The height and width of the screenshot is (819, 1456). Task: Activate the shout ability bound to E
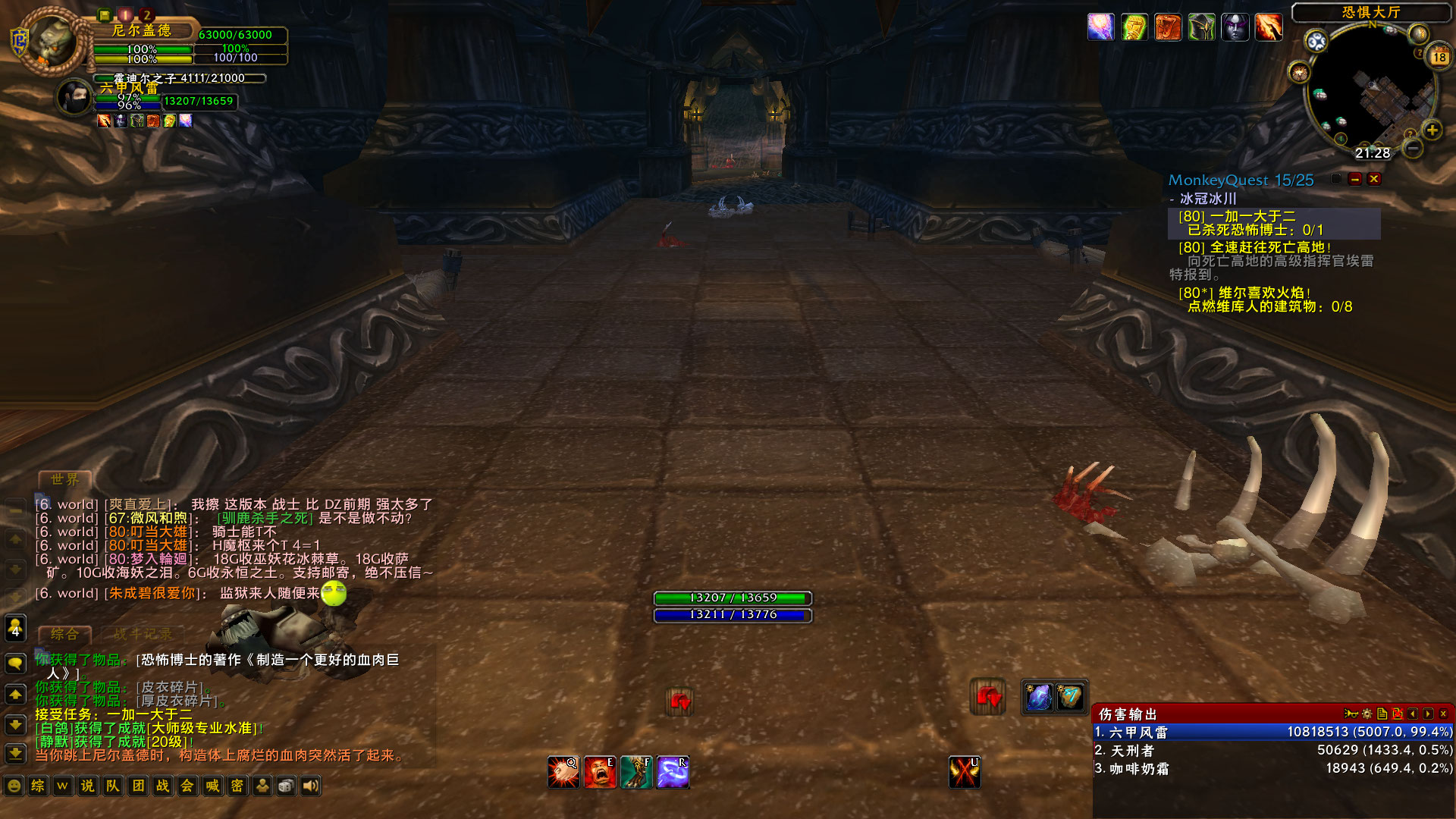pyautogui.click(x=601, y=771)
